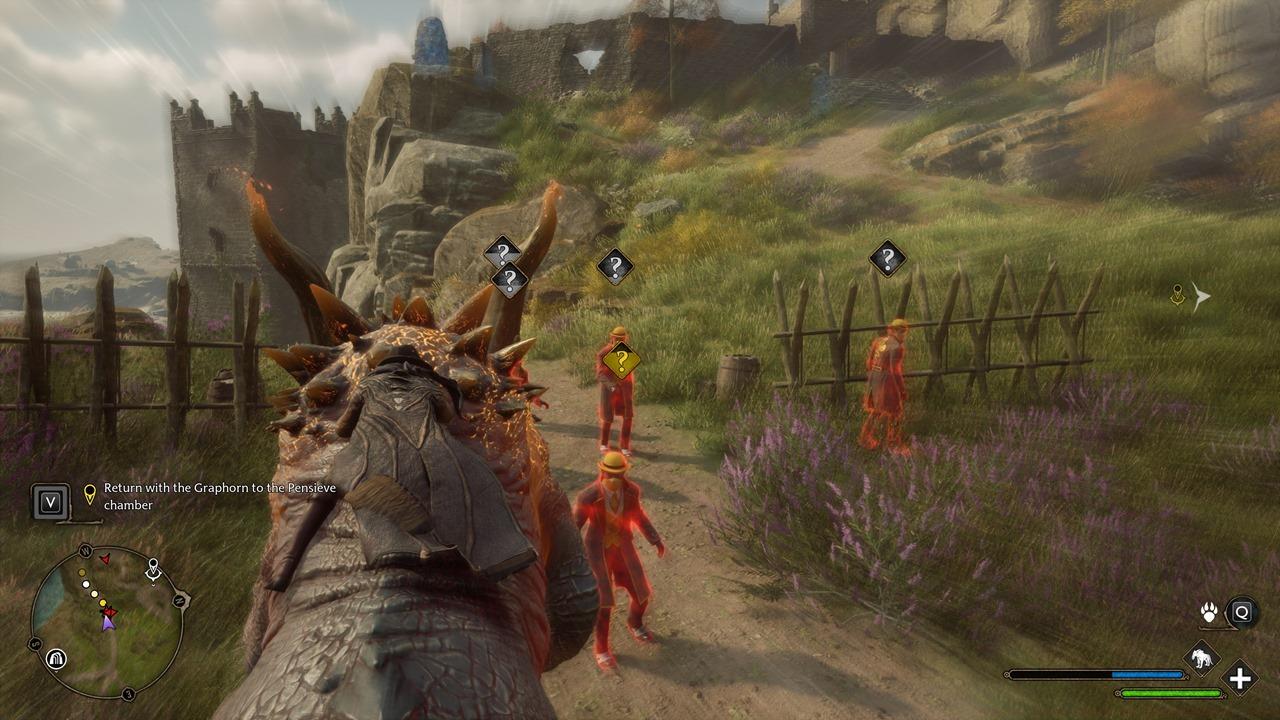Click the Graphorn mount diamond icon
This screenshot has width=1280, height=720.
[1201, 658]
